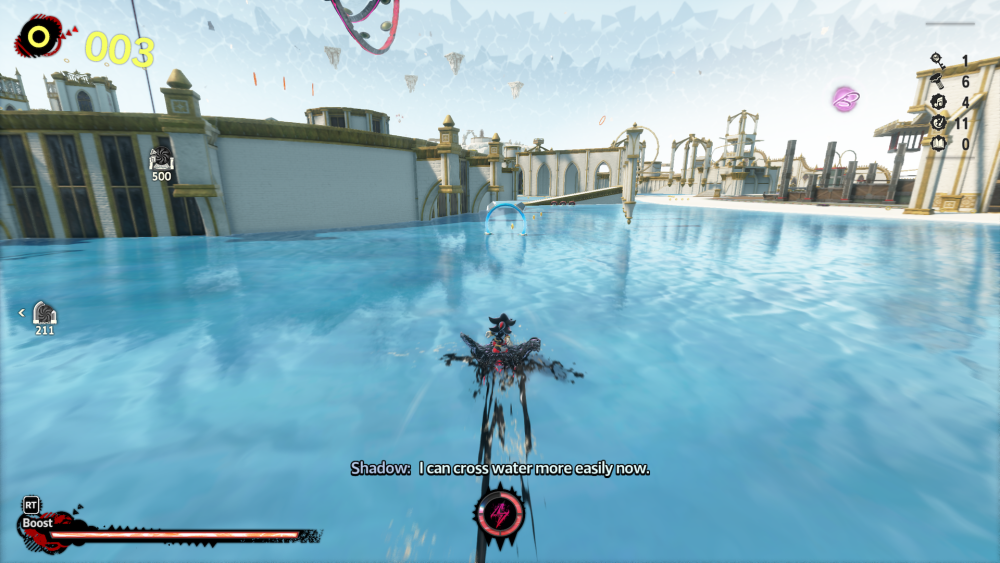Screen dimensions: 1000x563
Task: Select the screw-shaped gear collectible icon
Action: pos(937,81)
